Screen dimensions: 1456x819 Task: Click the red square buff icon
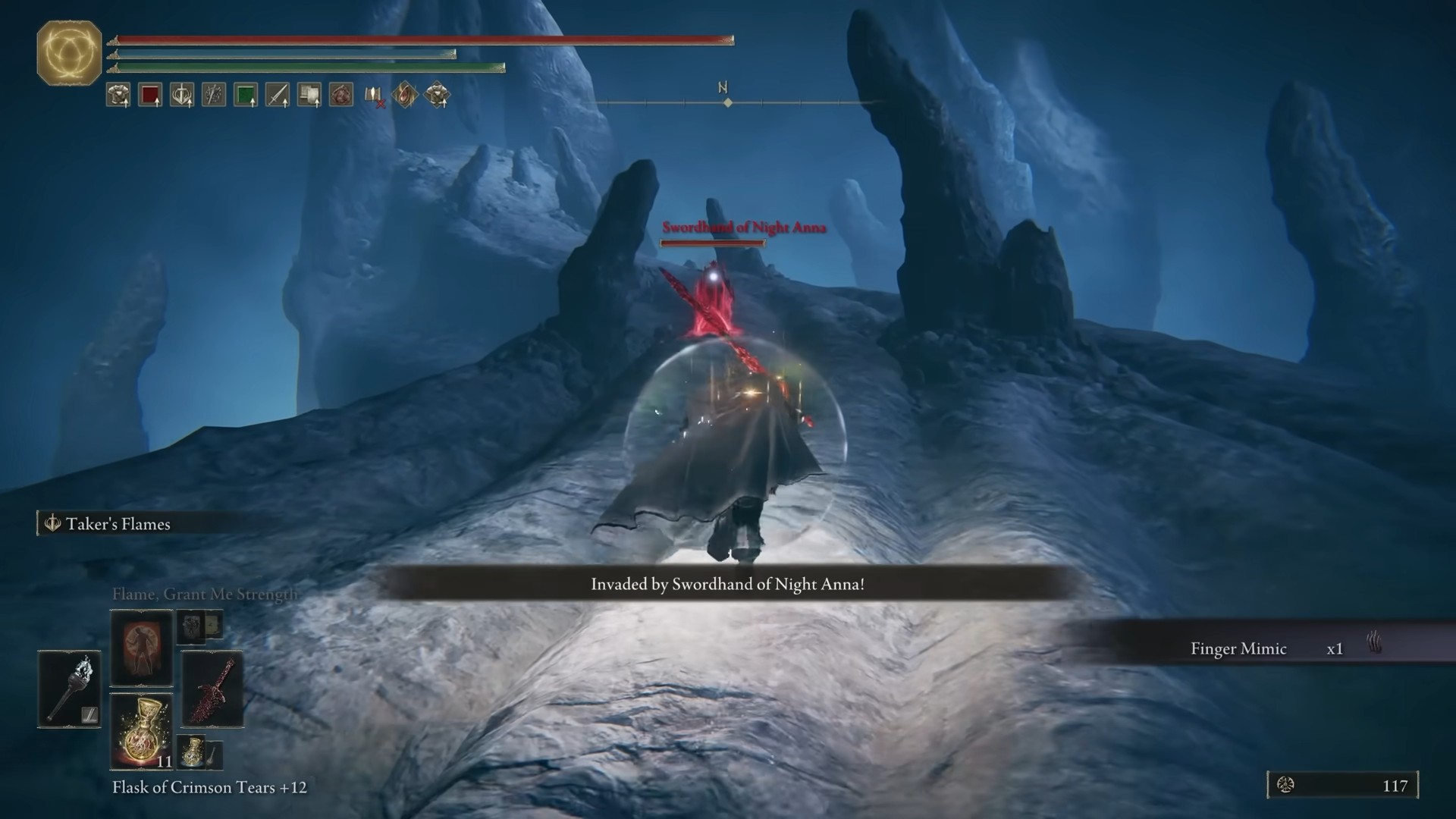(150, 95)
